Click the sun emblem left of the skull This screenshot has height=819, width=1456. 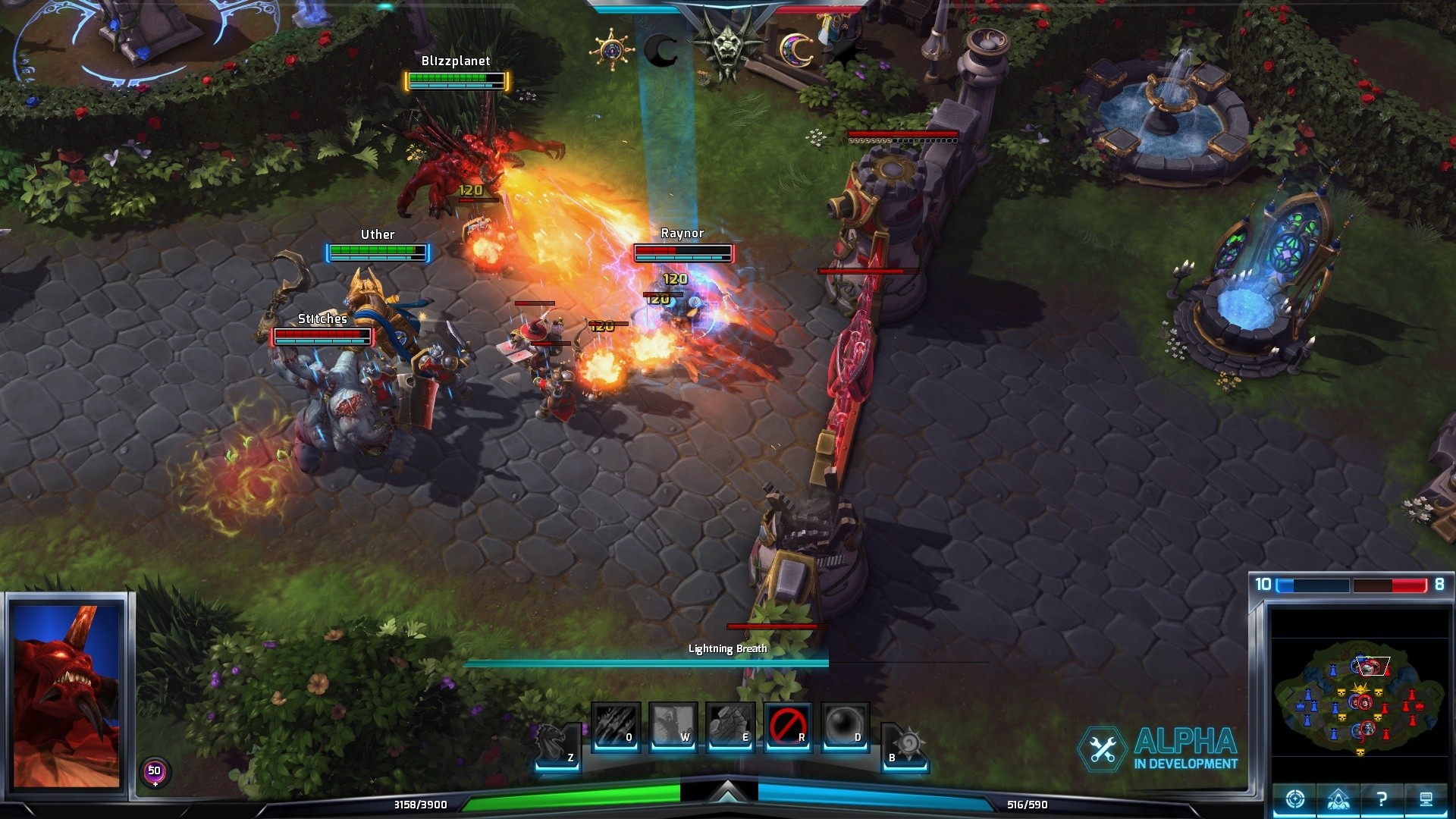click(x=611, y=49)
